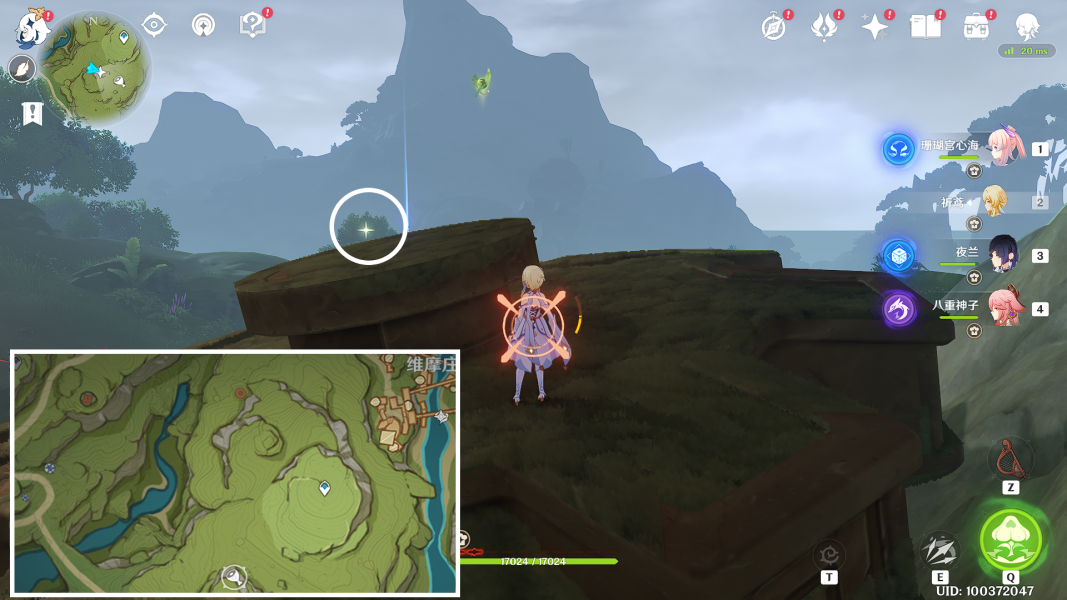Open the compass events icon
Screen dimensions: 1067x600
tap(773, 27)
